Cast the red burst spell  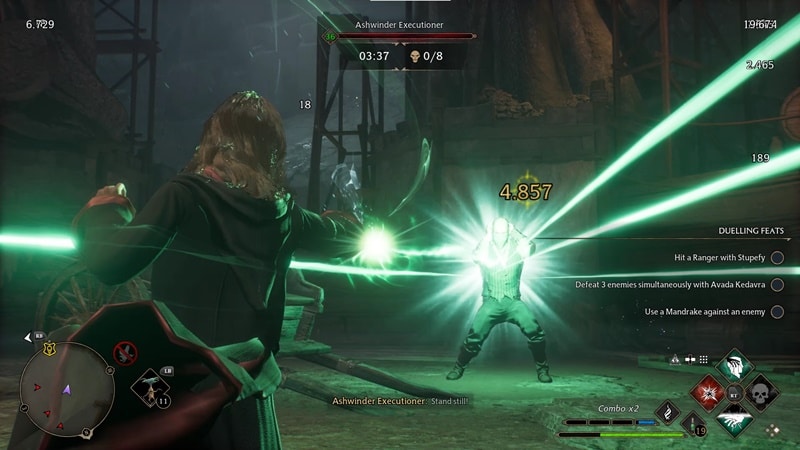pos(708,392)
